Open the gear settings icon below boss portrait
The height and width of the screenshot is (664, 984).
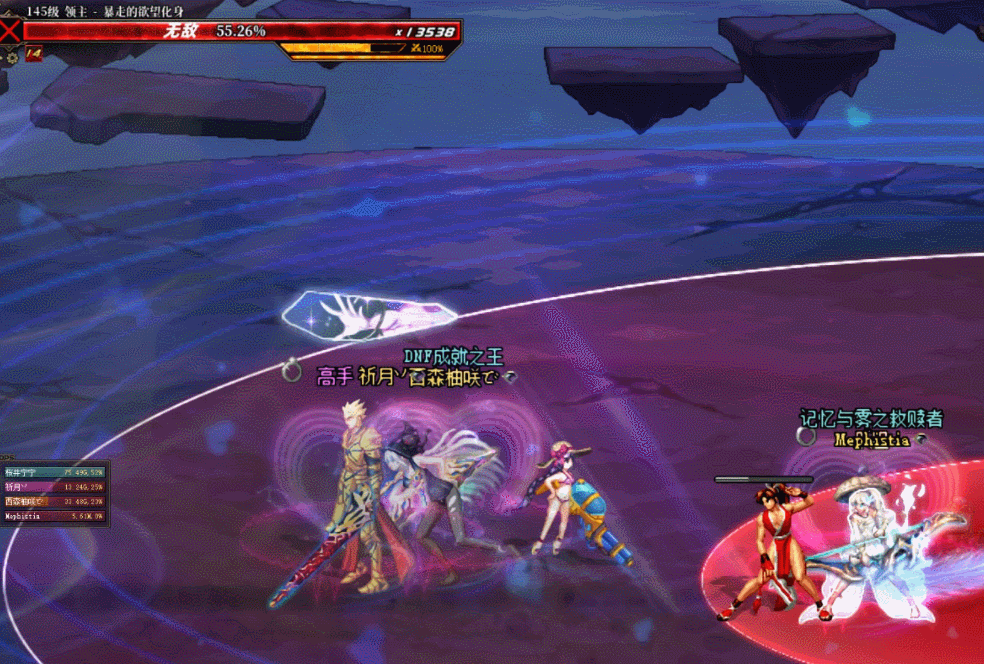coord(12,58)
